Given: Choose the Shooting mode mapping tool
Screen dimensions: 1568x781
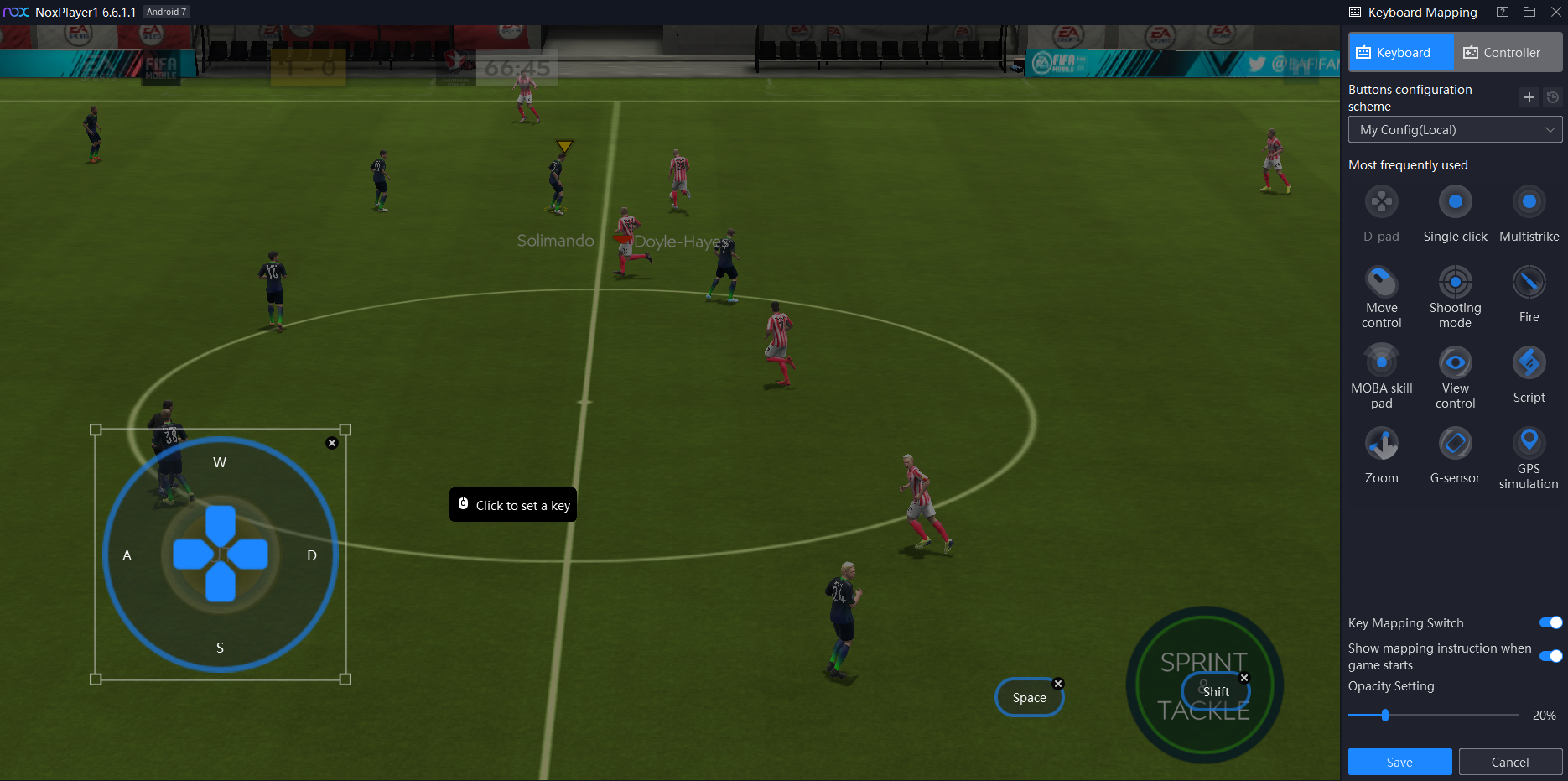Looking at the screenshot, I should (1456, 282).
